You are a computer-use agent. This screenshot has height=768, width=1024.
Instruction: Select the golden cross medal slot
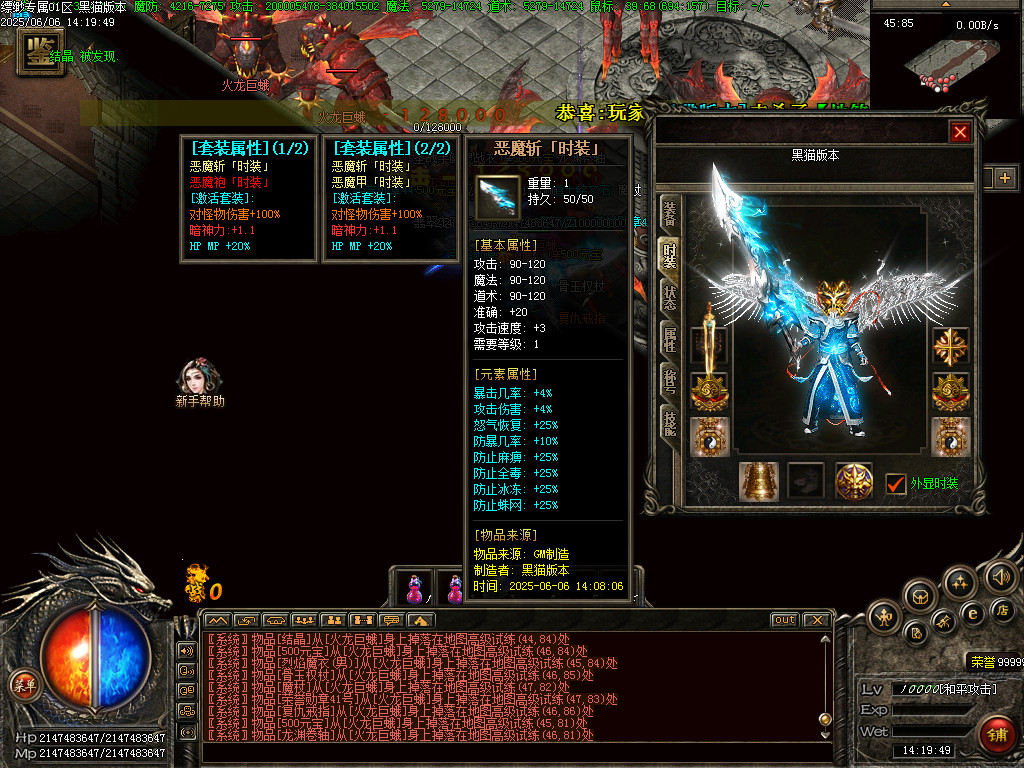click(950, 347)
